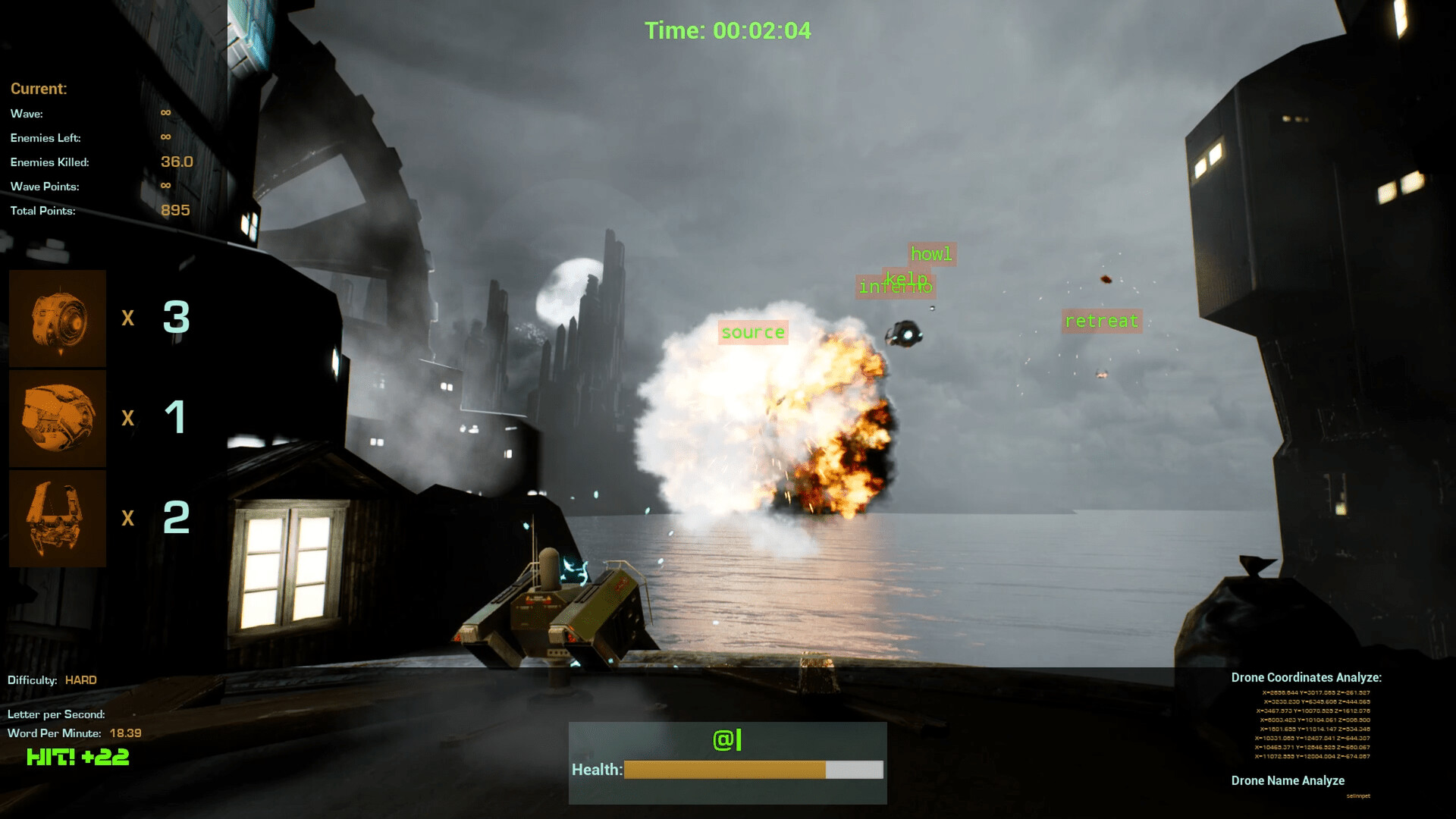Click the Time 00:02:04 display

point(726,30)
